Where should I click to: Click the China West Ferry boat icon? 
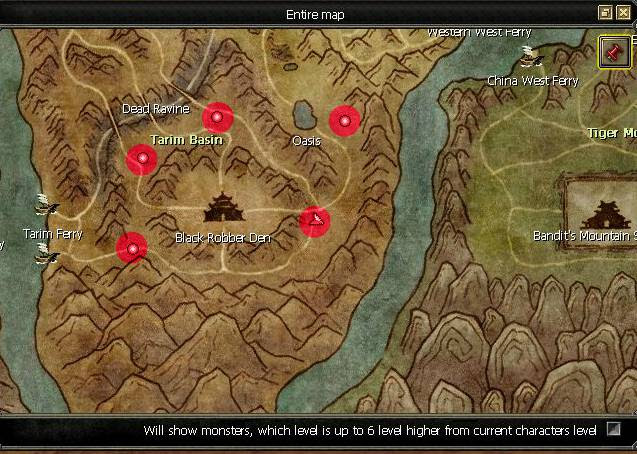click(531, 57)
